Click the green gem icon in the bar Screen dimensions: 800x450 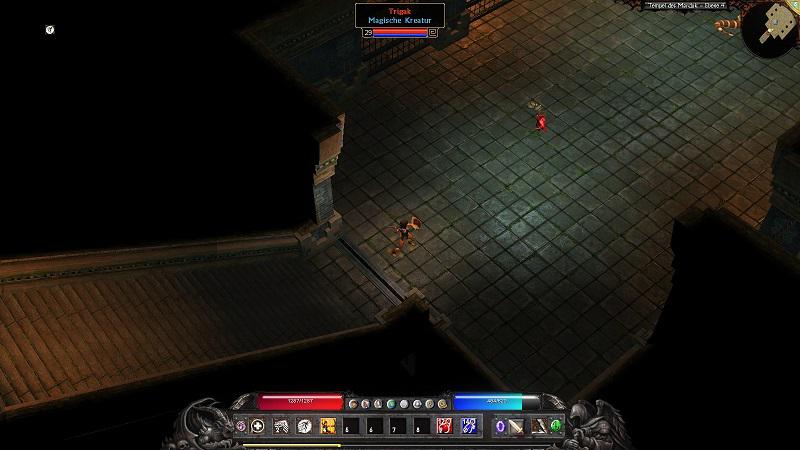[556, 426]
